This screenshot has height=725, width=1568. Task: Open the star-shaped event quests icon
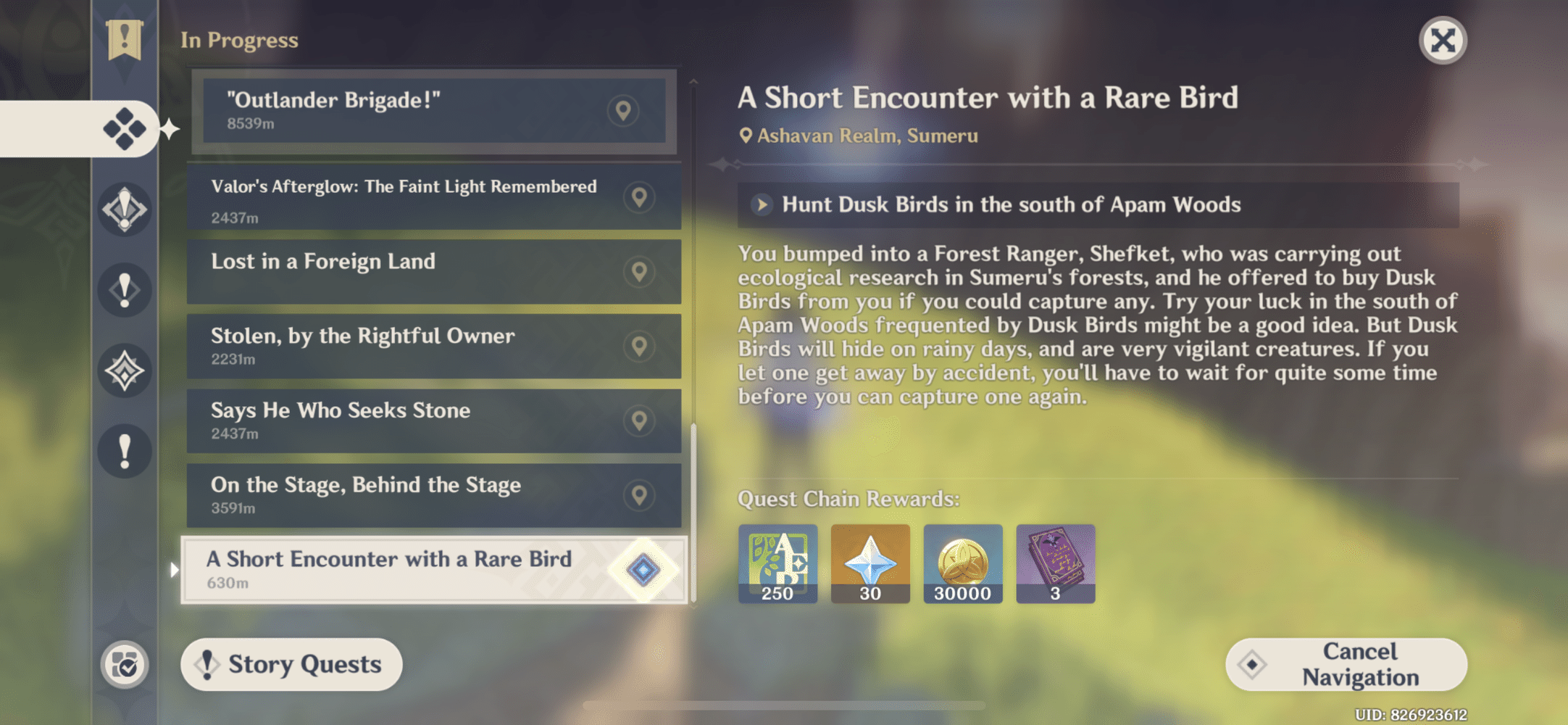125,370
